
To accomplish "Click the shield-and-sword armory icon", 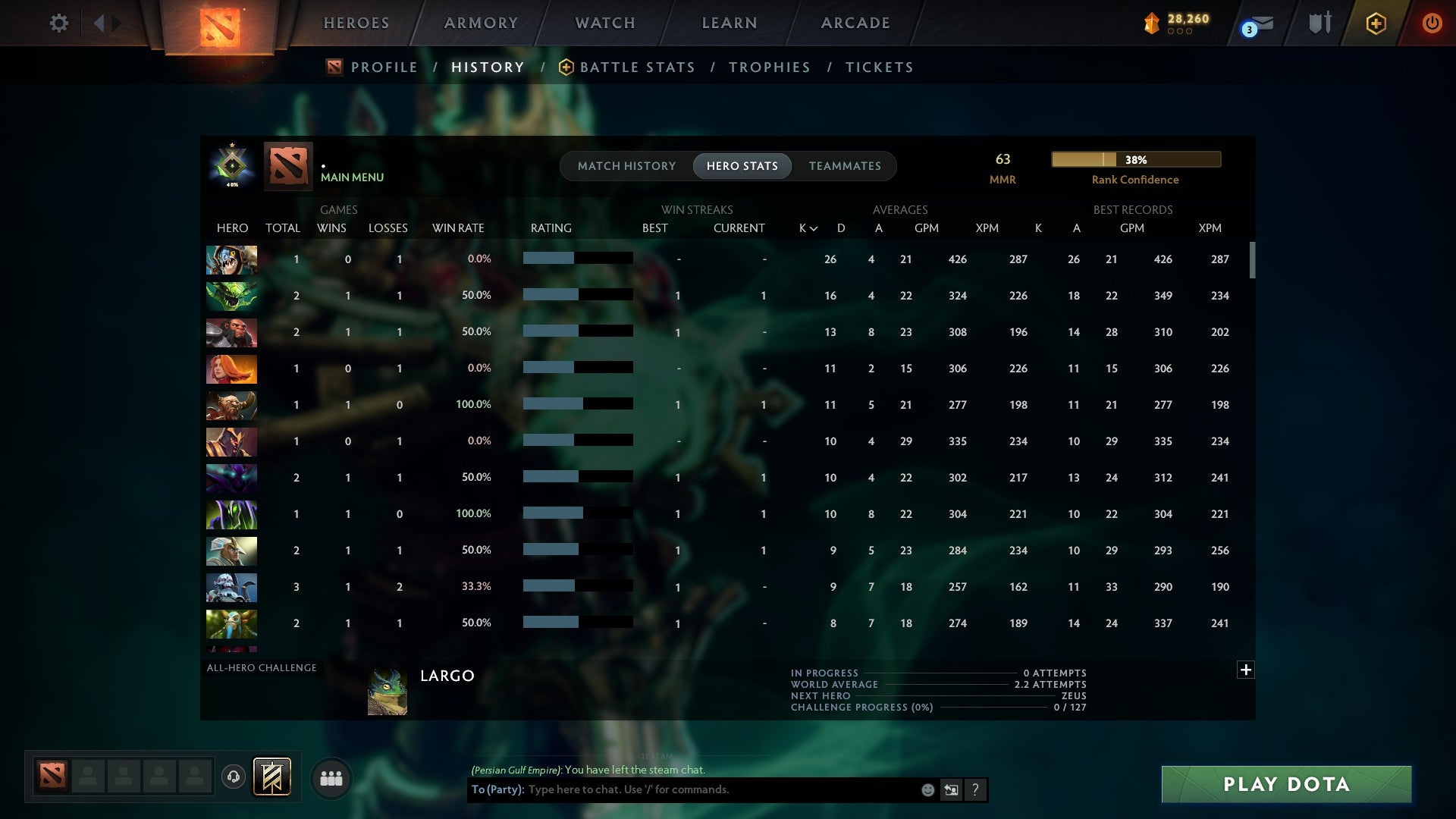I will [x=1319, y=23].
